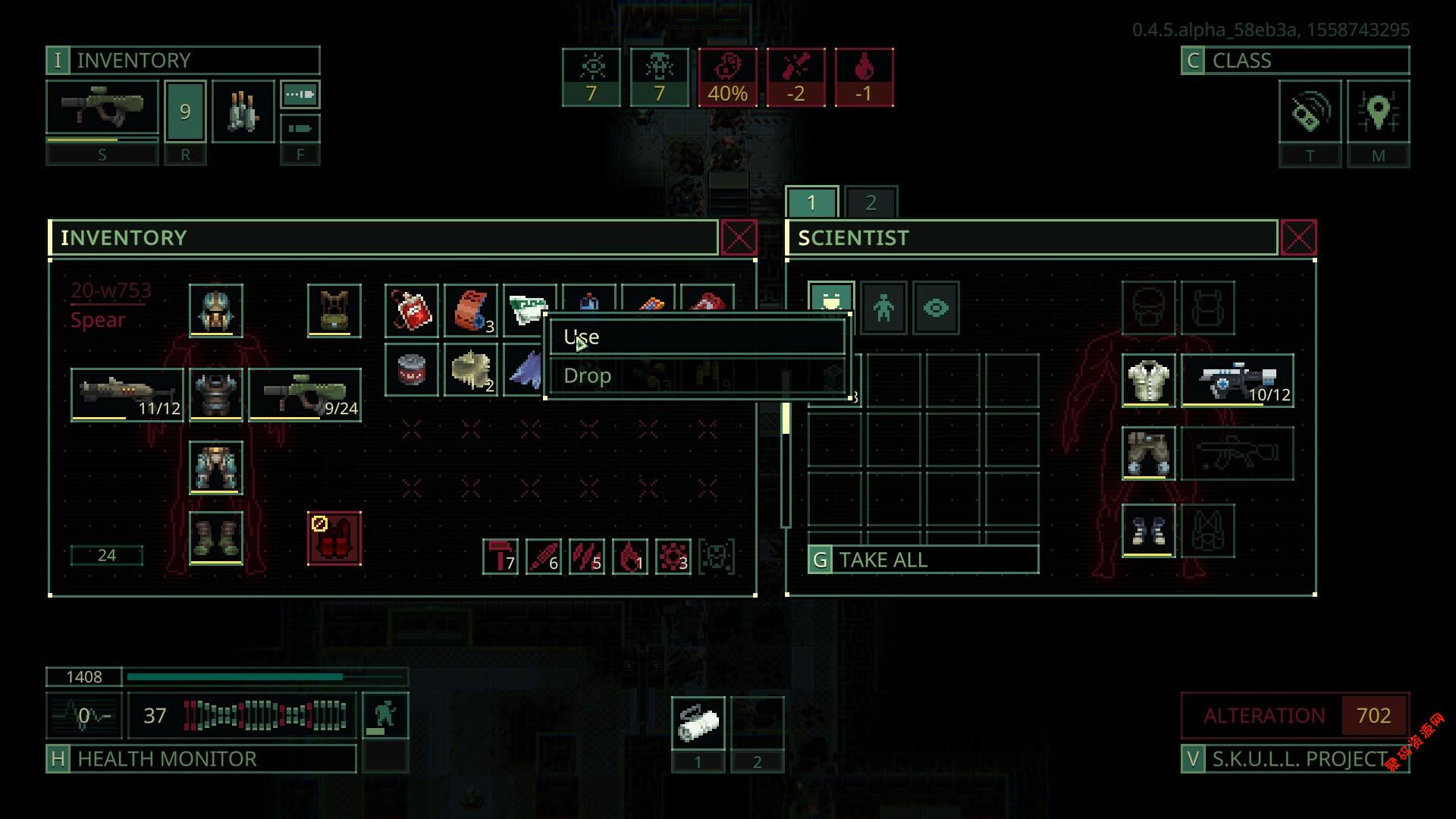Choose Use in the context menu
Screen dimensions: 1456x819
click(x=695, y=337)
